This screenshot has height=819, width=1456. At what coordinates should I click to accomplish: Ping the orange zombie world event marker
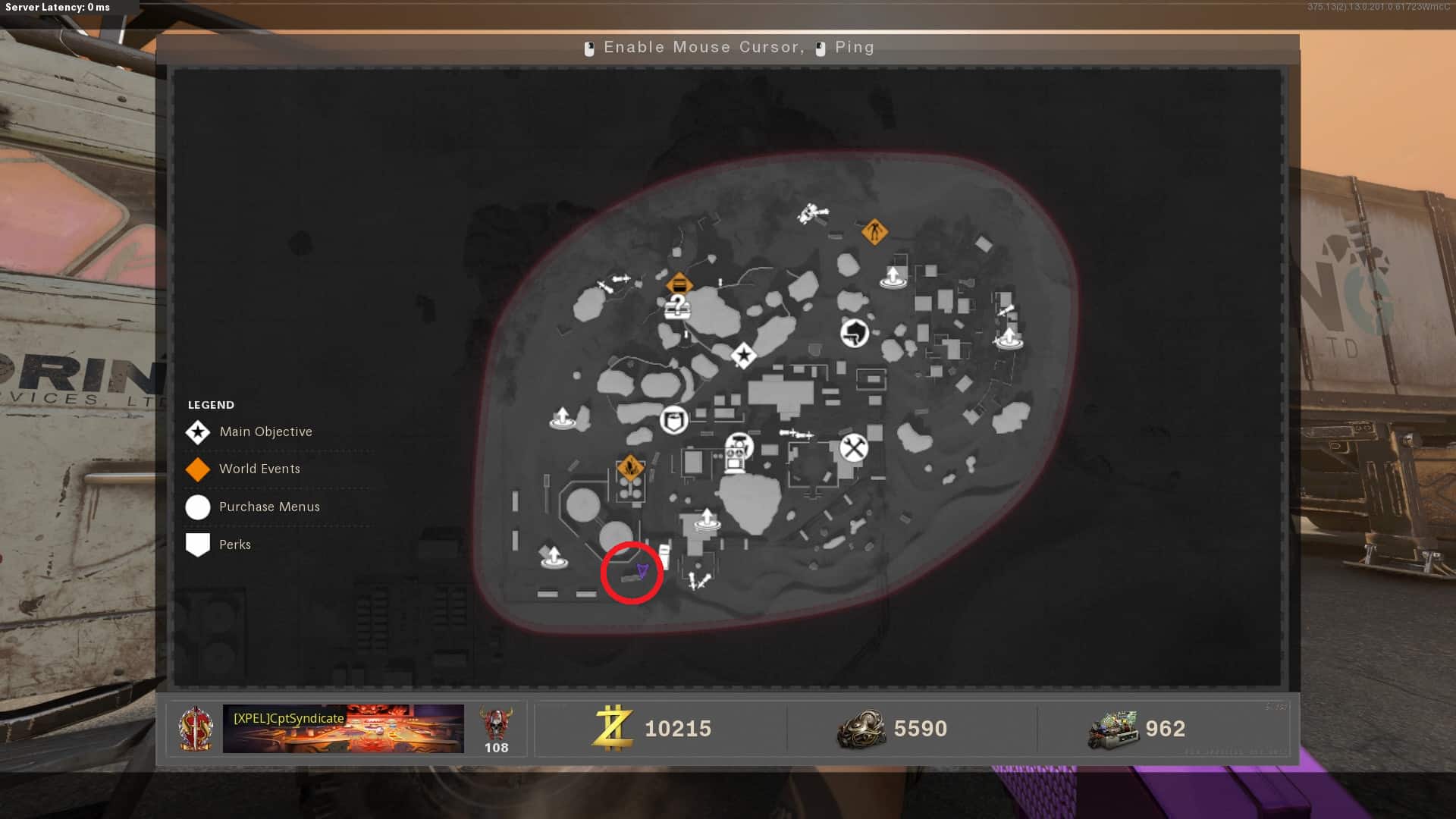[x=874, y=231]
